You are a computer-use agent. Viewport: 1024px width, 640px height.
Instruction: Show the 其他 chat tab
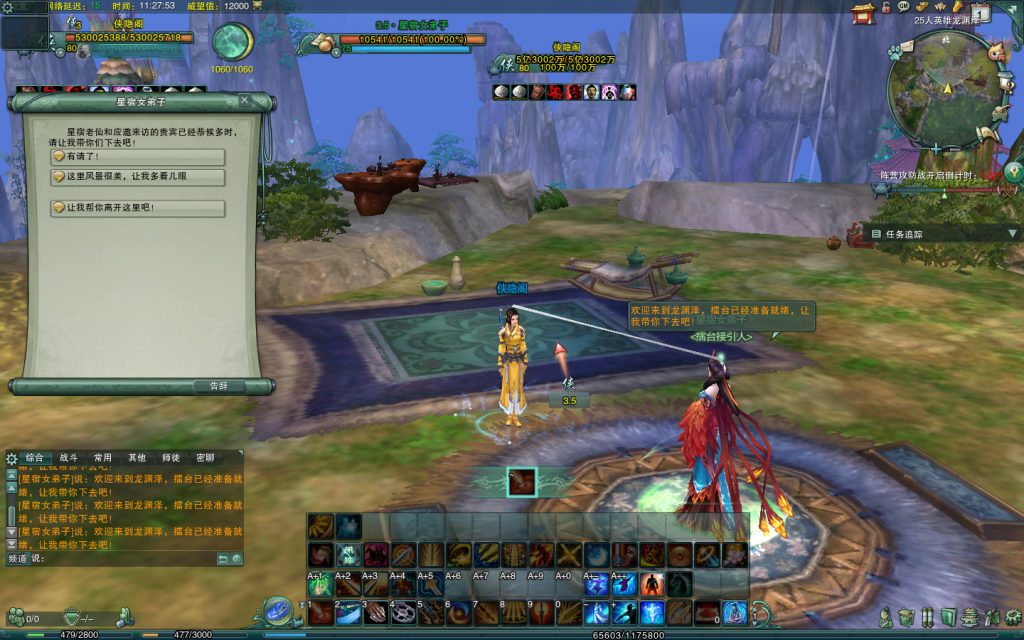coord(136,457)
